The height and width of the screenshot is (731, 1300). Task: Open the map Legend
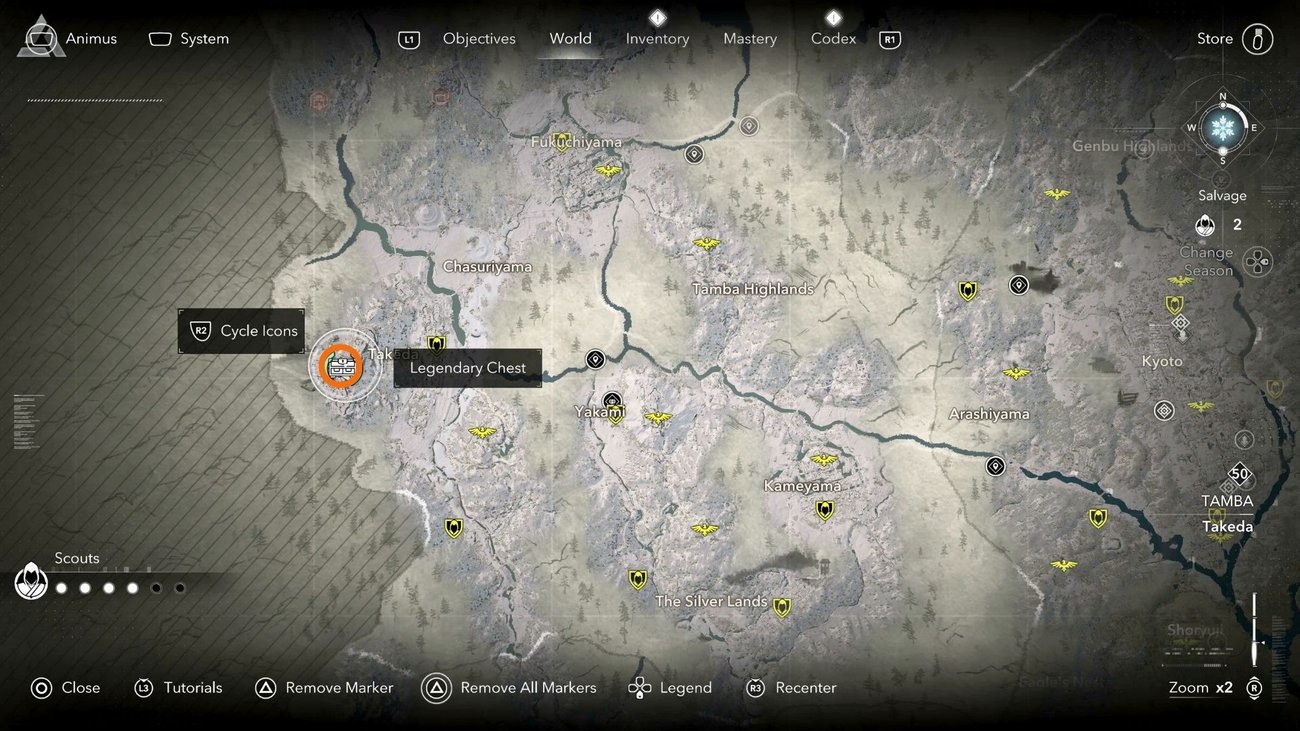[670, 687]
